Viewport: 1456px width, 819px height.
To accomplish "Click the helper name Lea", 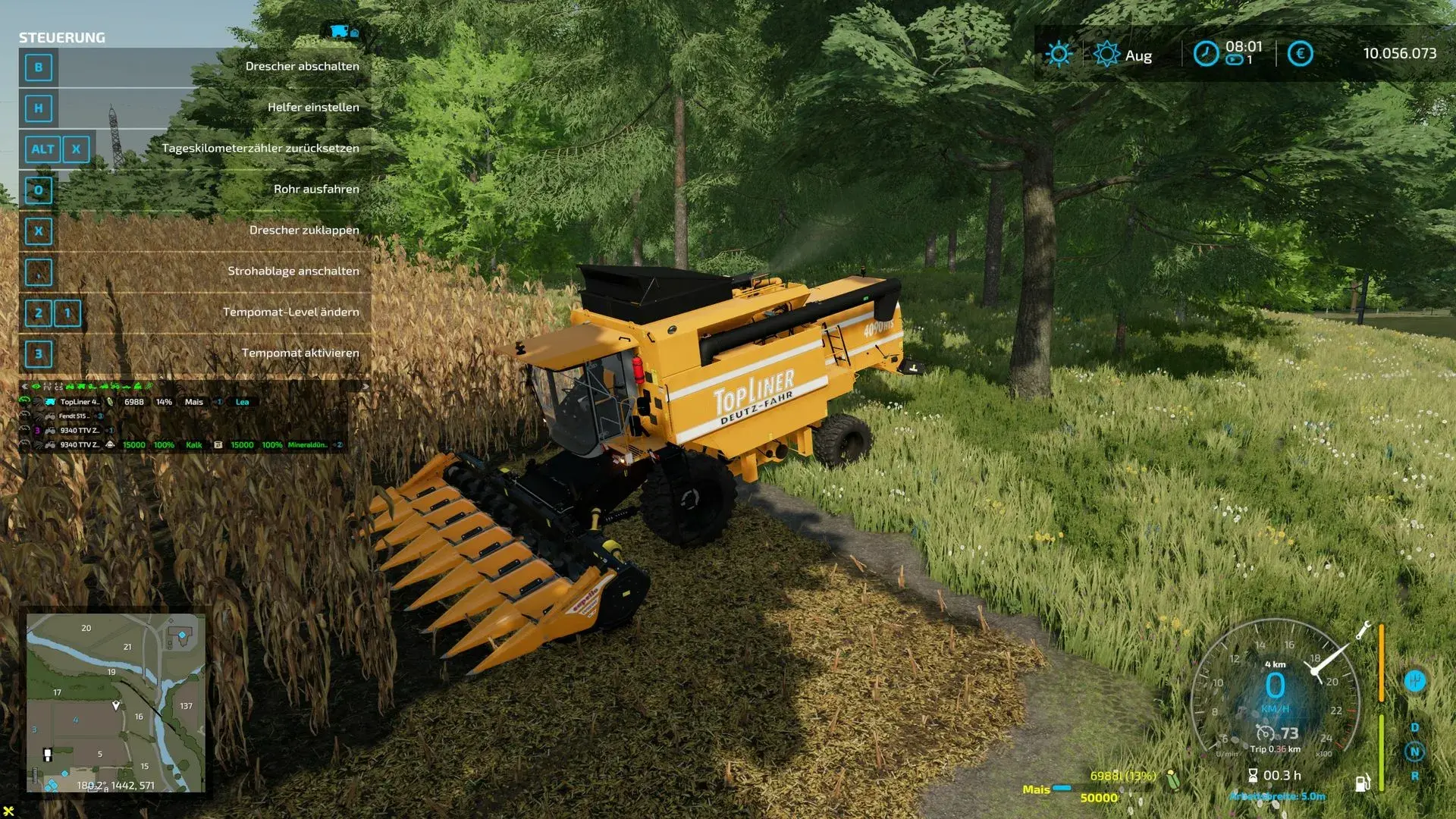I will 242,402.
